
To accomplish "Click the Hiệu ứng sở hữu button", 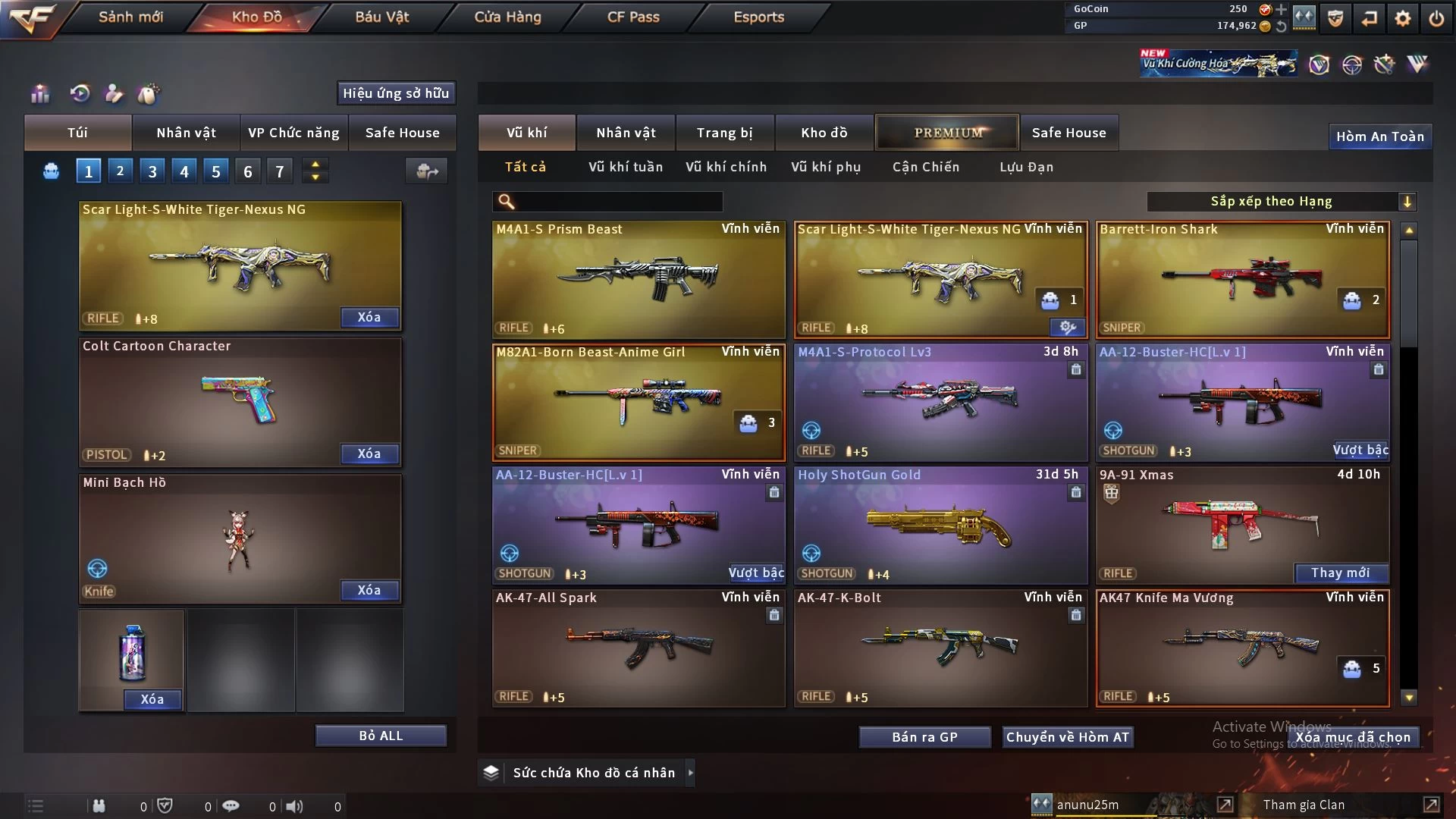I will tap(396, 93).
